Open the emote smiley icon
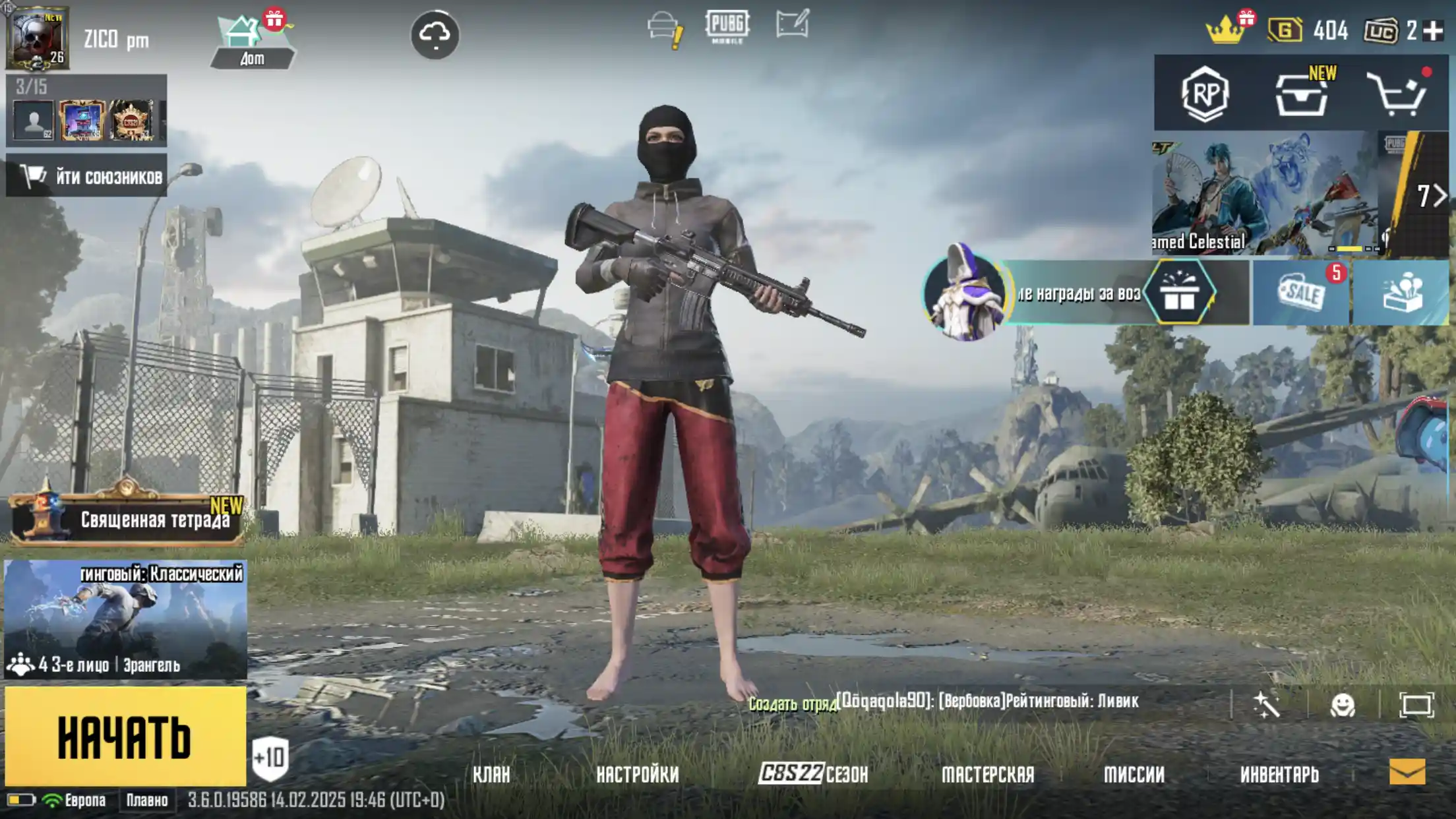This screenshot has height=819, width=1456. (1343, 706)
